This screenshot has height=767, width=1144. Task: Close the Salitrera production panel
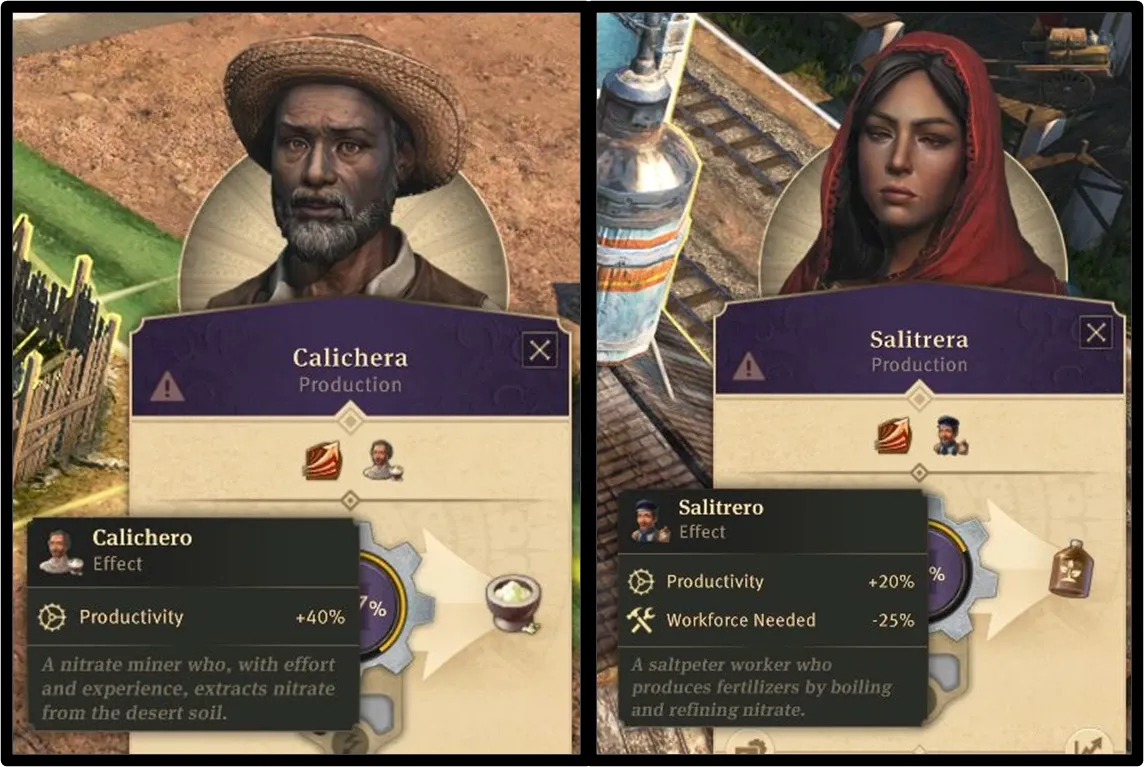[1097, 333]
